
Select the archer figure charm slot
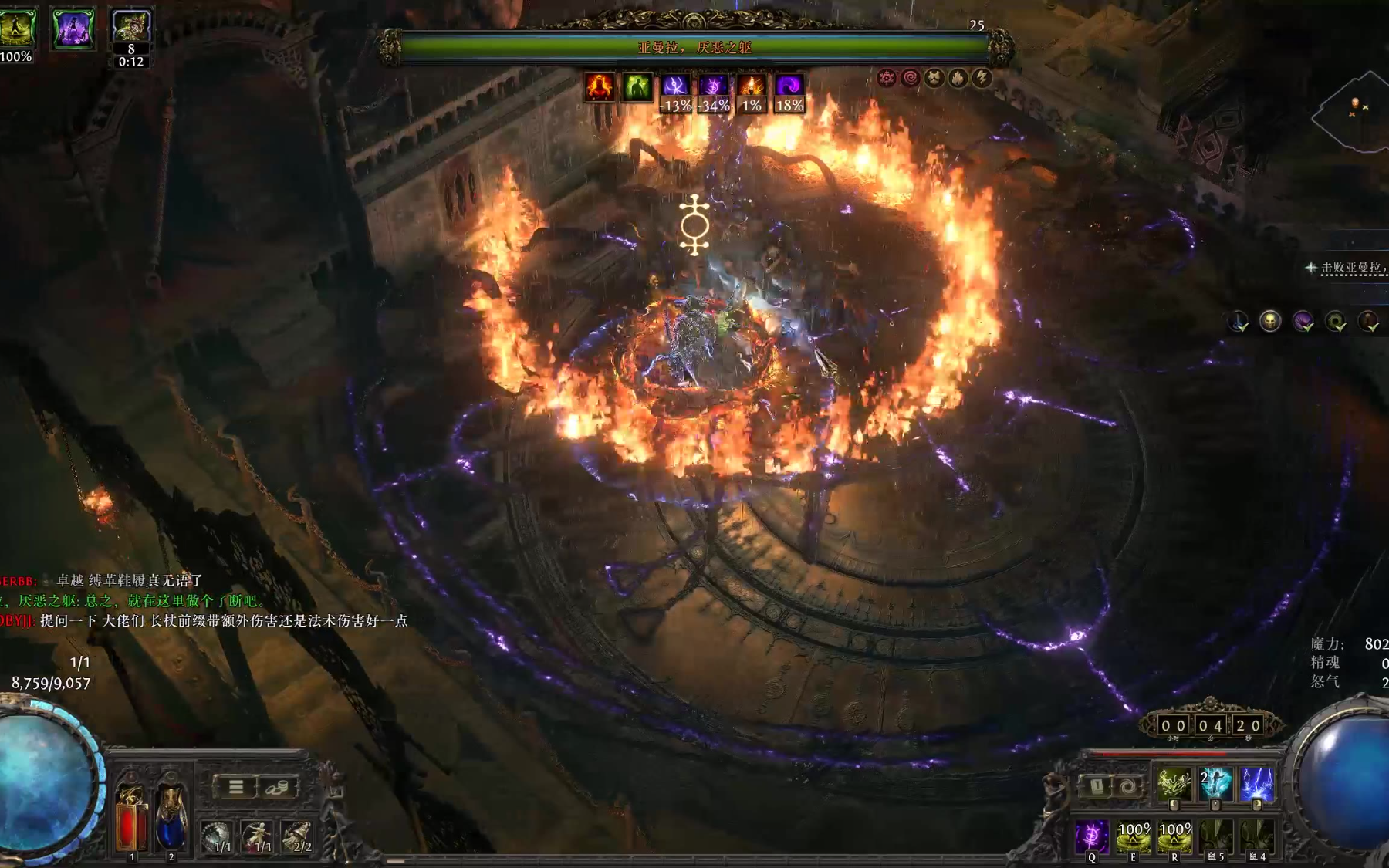point(257,836)
